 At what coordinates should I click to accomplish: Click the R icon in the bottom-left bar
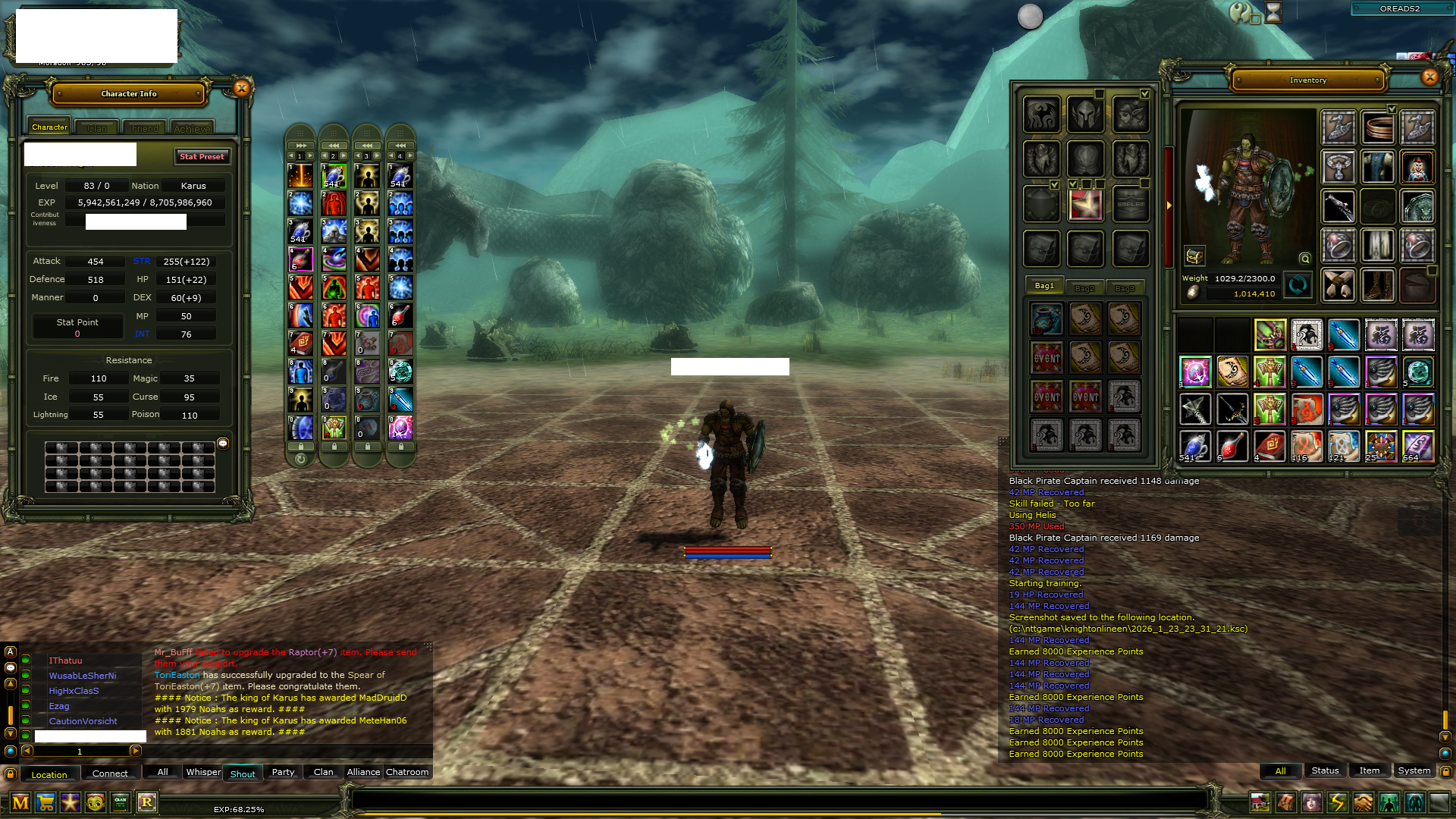point(147,802)
